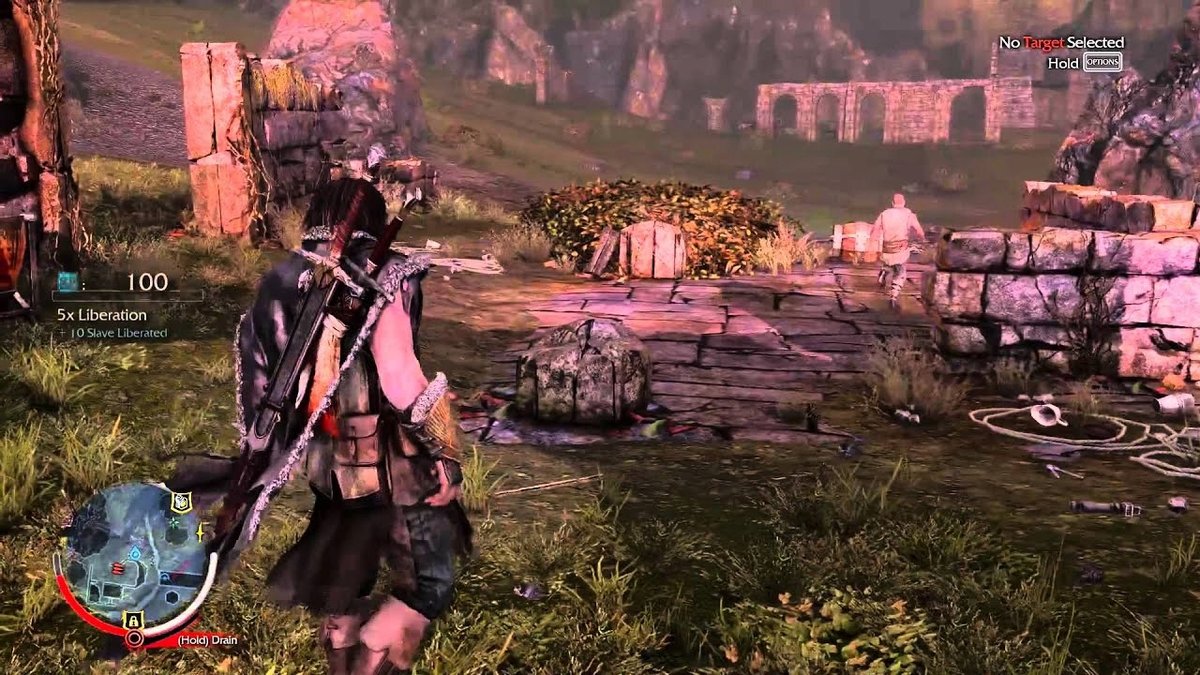1200x675 pixels.
Task: Select the red enemy marker on the minimap
Action: tap(119, 568)
